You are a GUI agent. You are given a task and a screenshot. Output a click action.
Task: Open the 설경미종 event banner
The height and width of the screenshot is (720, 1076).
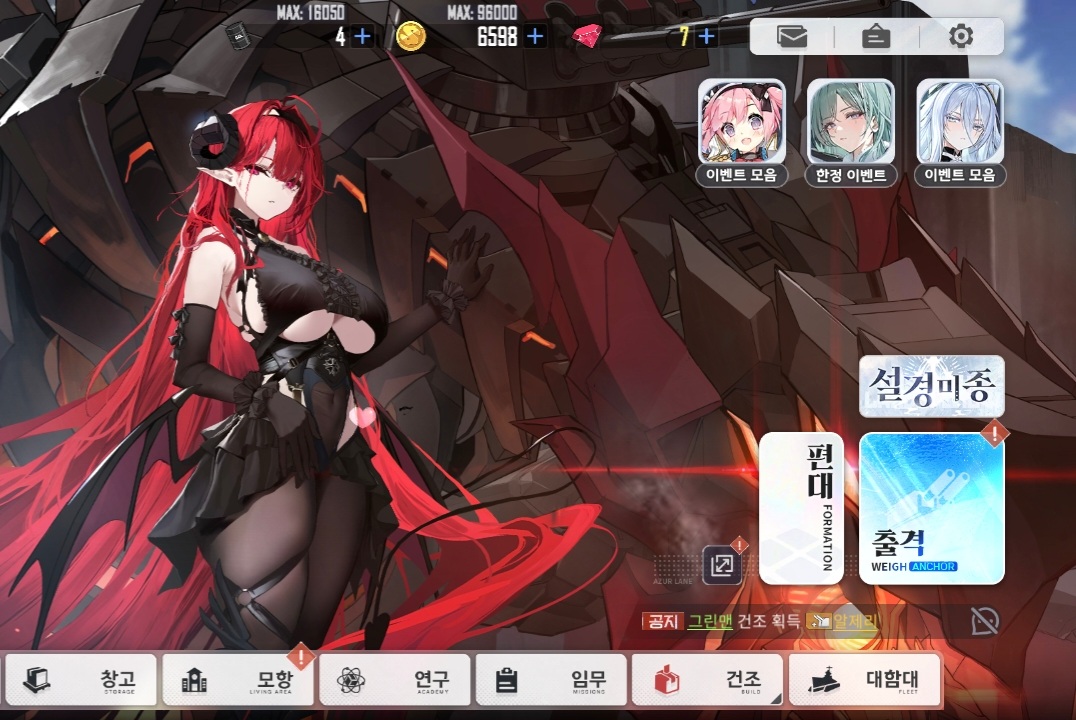click(932, 386)
